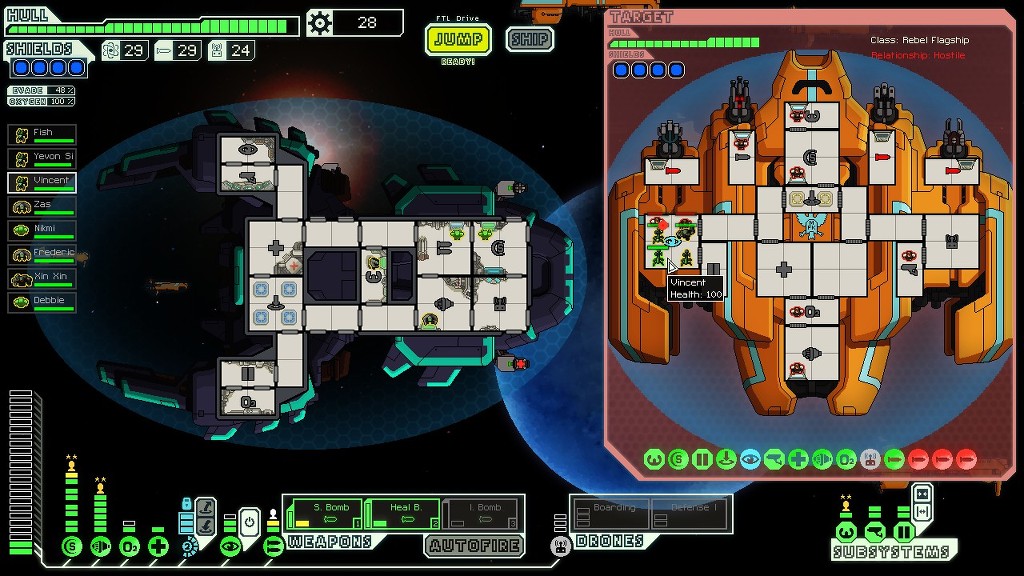The image size is (1024, 576).
Task: Choose Debbie from the crew list
Action: 43,302
